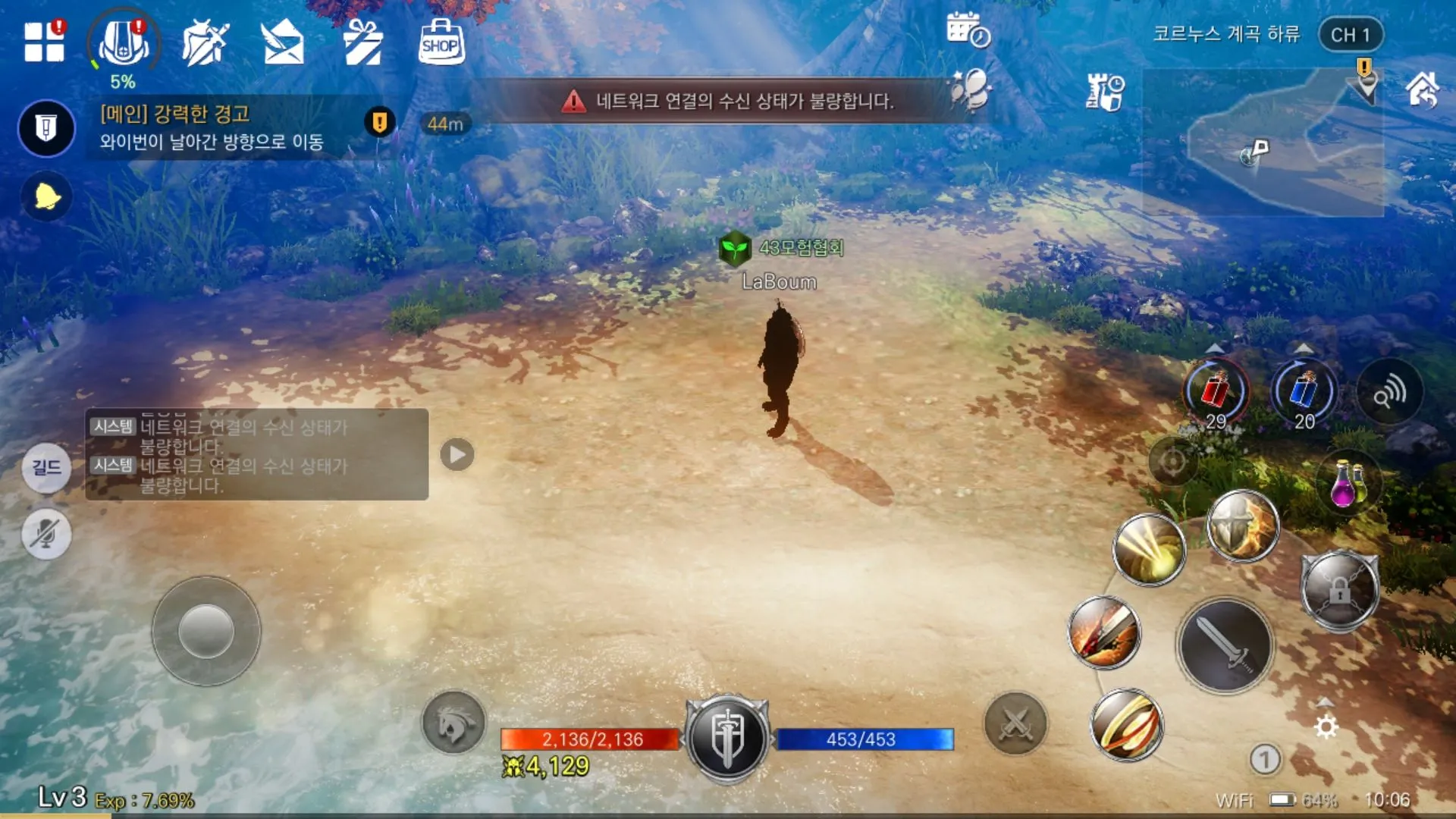Activate the locked chain skill slot
The image size is (1456, 819).
click(x=1339, y=590)
